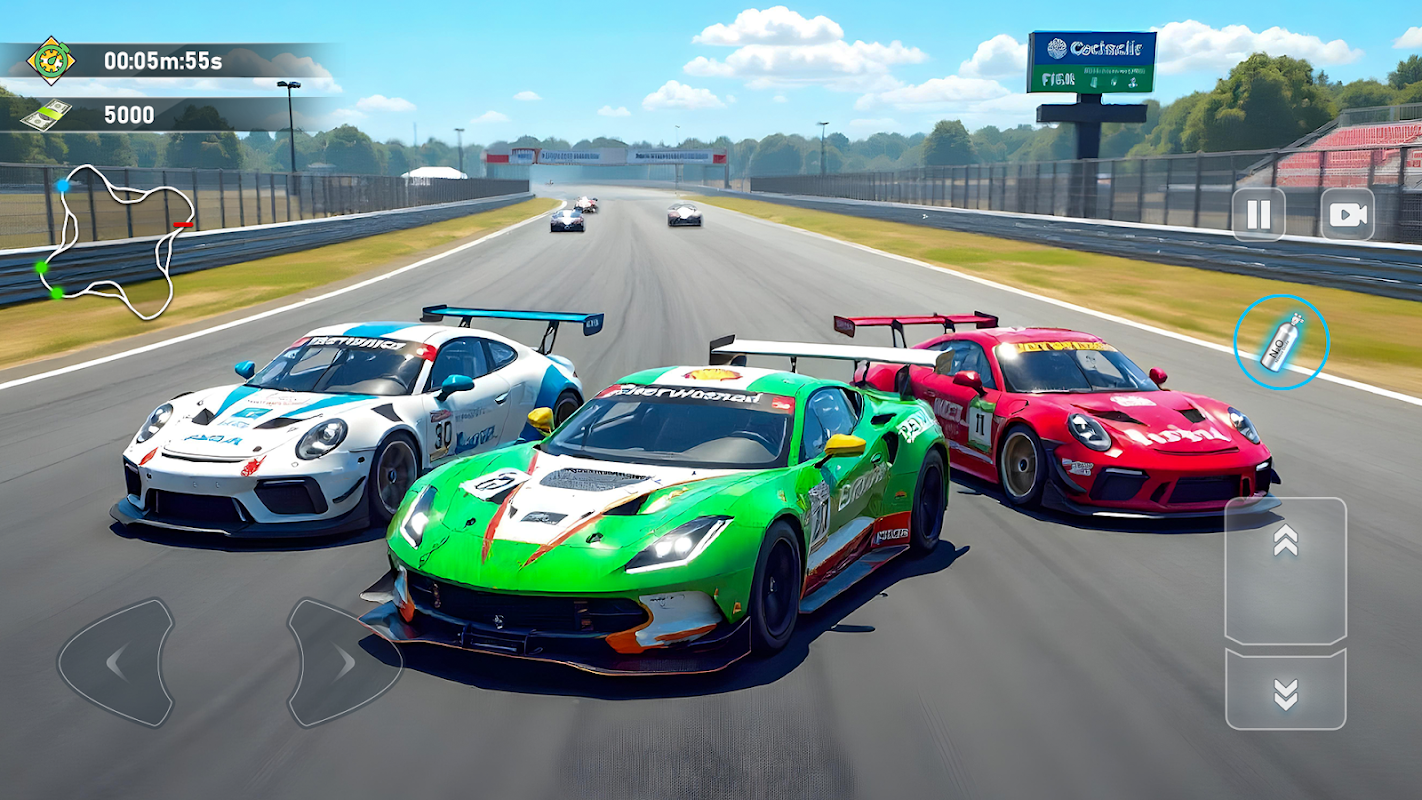The width and height of the screenshot is (1422, 800).
Task: Hit the brake down-arrow pedal
Action: (x=1285, y=691)
